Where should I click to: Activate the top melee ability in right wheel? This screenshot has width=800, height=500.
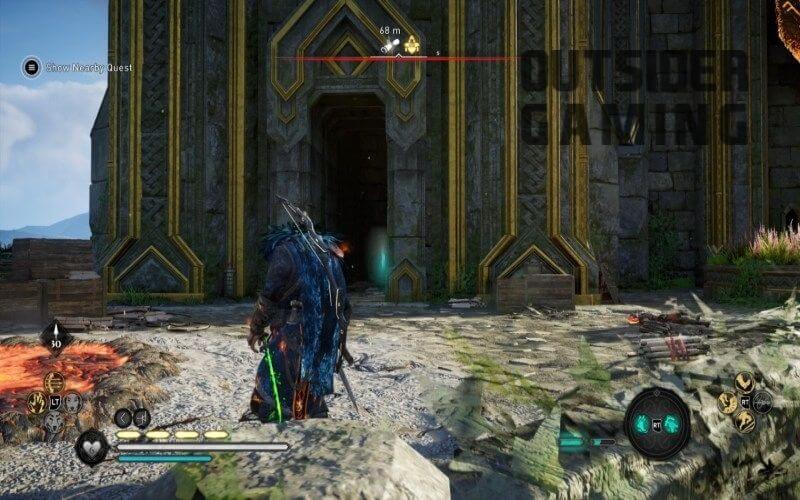pos(744,381)
